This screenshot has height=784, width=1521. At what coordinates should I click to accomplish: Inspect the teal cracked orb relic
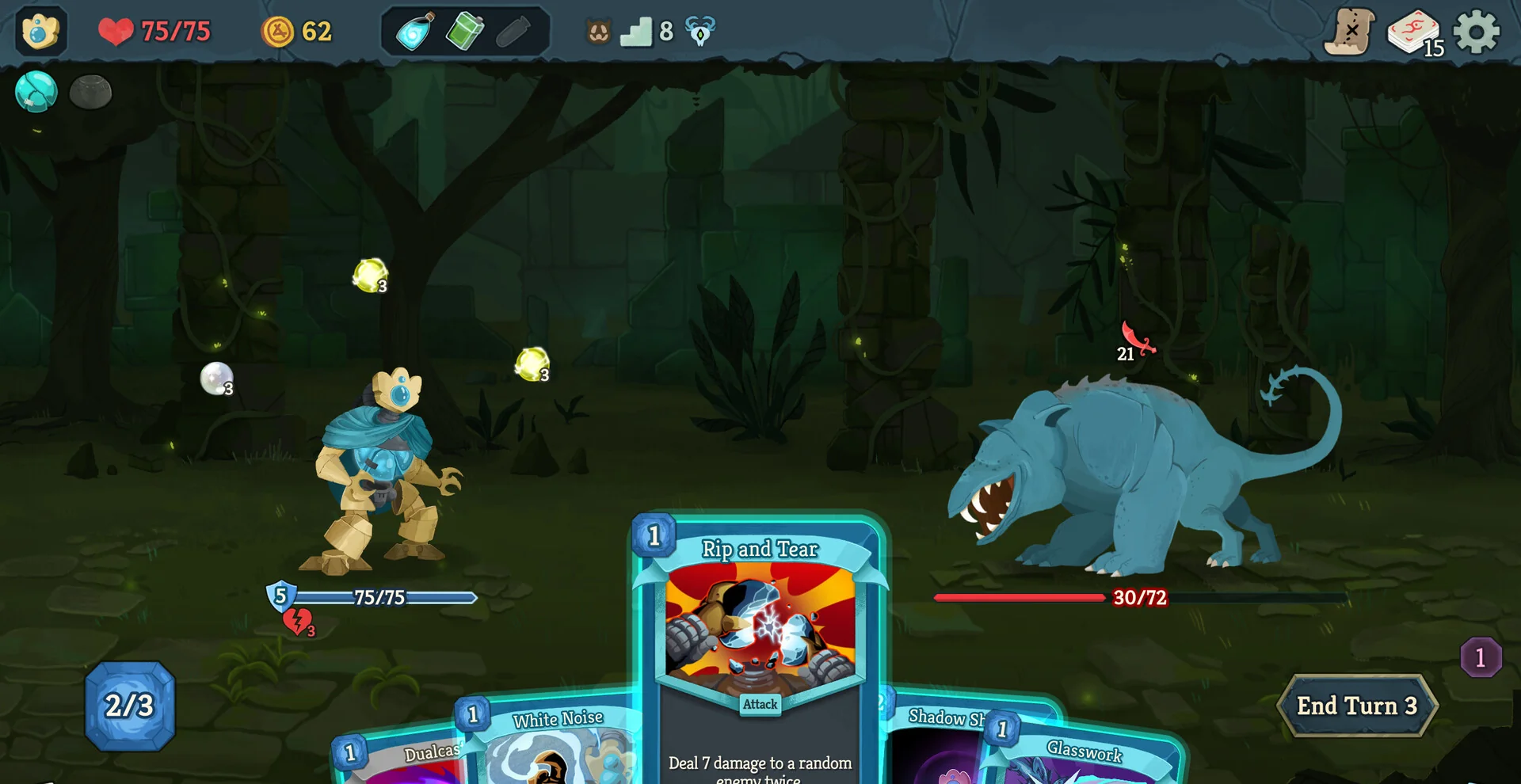tap(36, 91)
